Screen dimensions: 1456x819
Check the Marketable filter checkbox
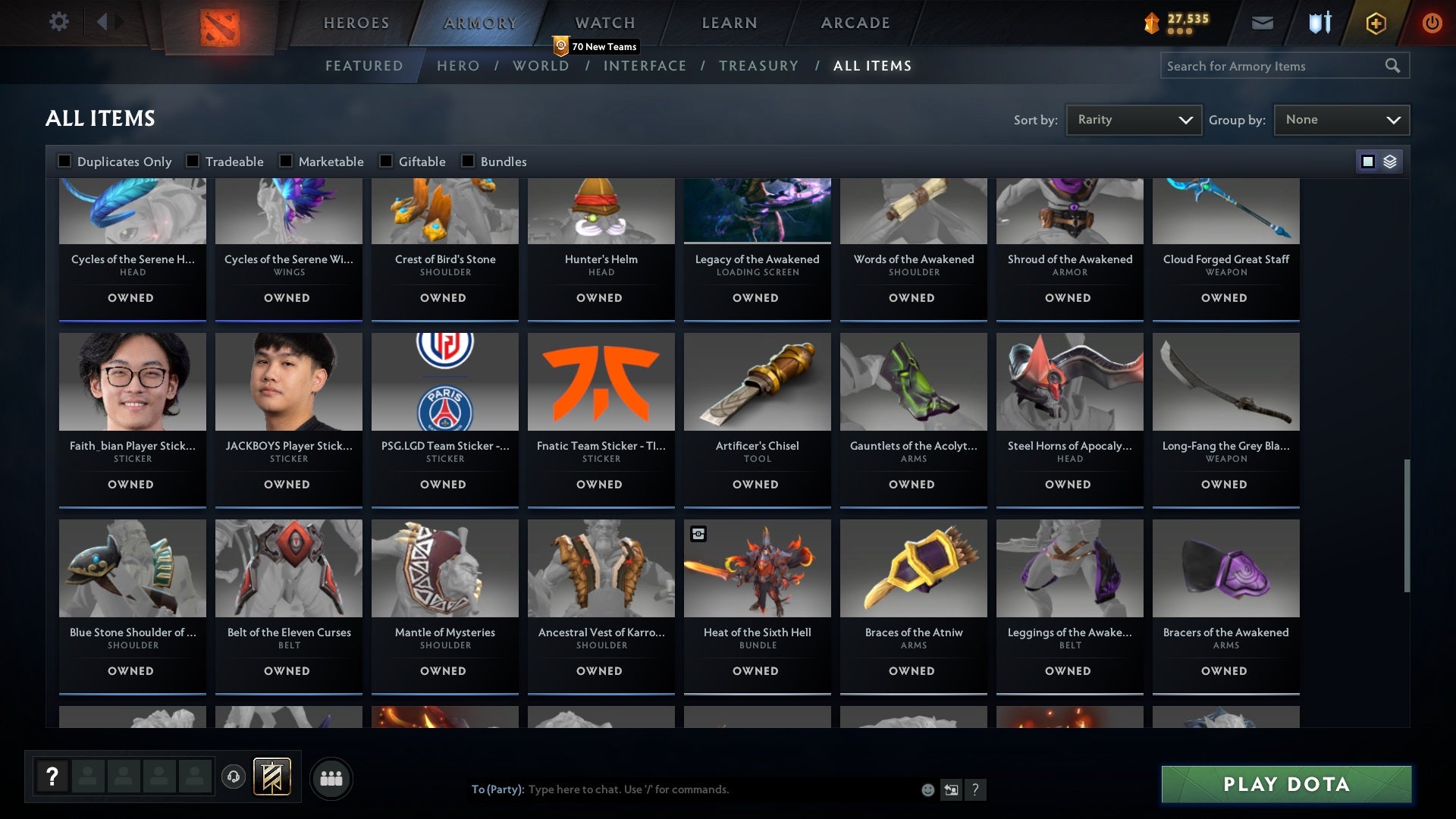[285, 161]
